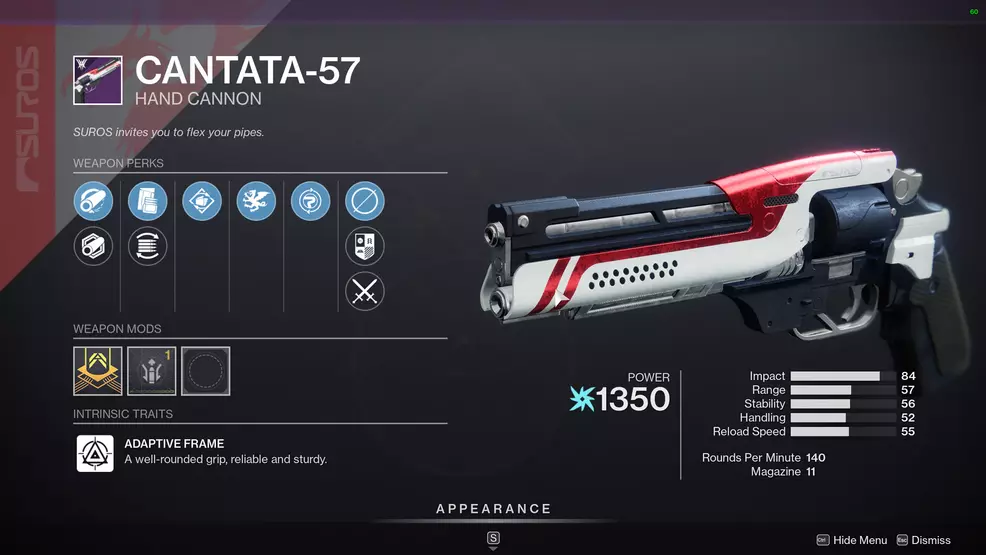Select the blue slashed-circle tracker perk
986x555 pixels.
tap(365, 202)
